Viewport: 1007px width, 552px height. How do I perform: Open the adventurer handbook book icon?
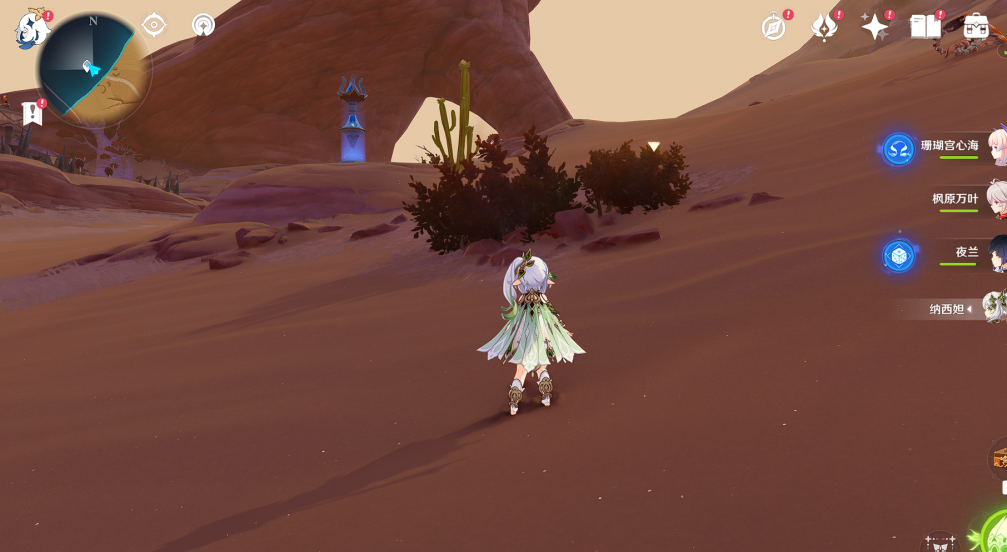coord(925,27)
